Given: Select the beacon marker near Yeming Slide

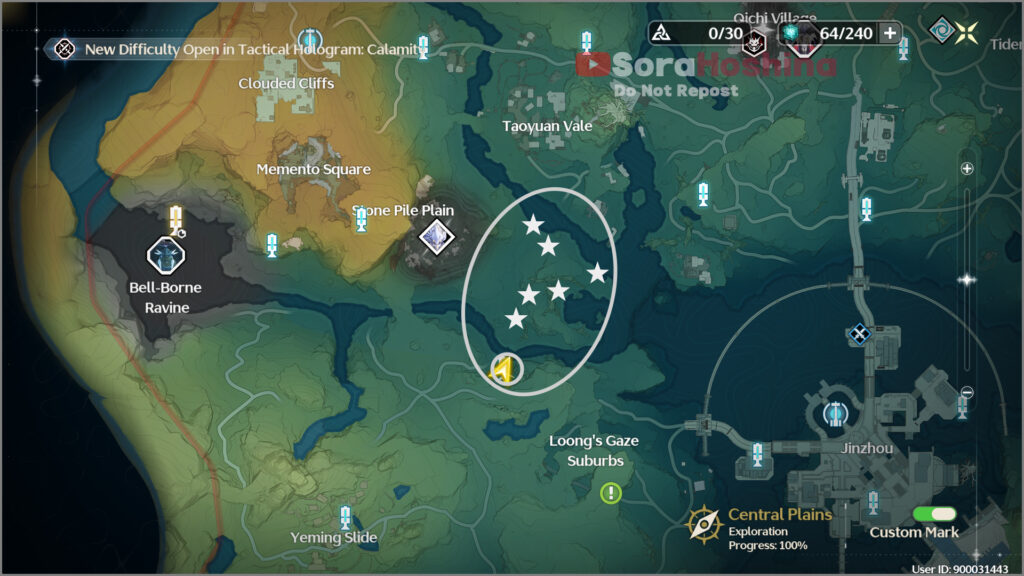Looking at the screenshot, I should click(345, 517).
